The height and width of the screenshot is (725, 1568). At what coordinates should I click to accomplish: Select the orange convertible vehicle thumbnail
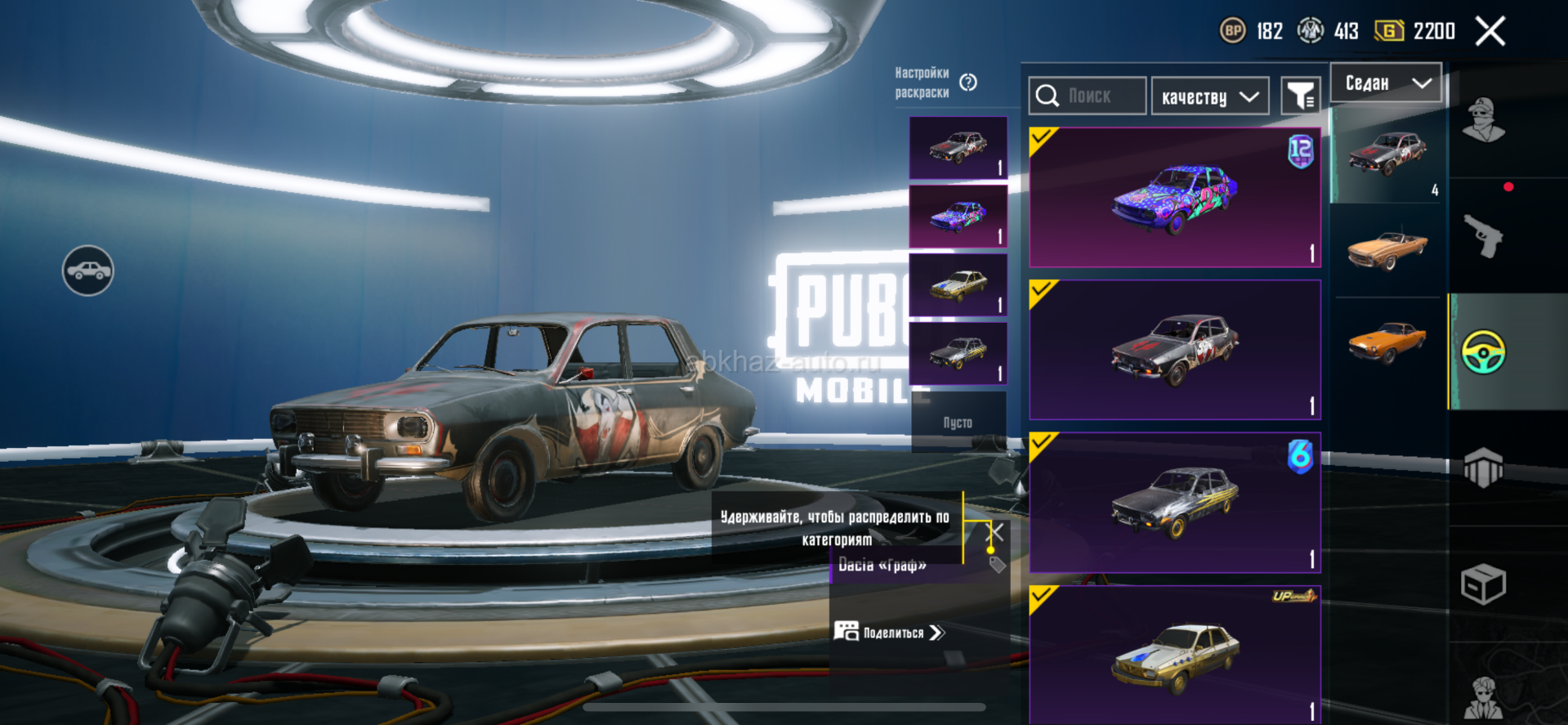(x=1387, y=248)
